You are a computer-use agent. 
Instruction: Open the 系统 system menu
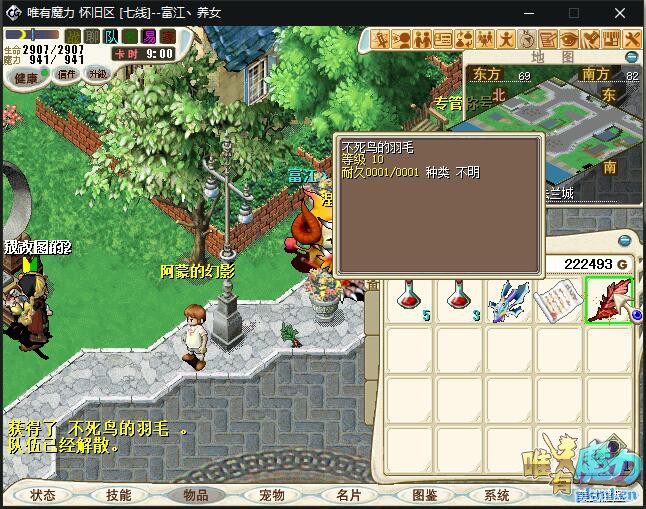[497, 495]
